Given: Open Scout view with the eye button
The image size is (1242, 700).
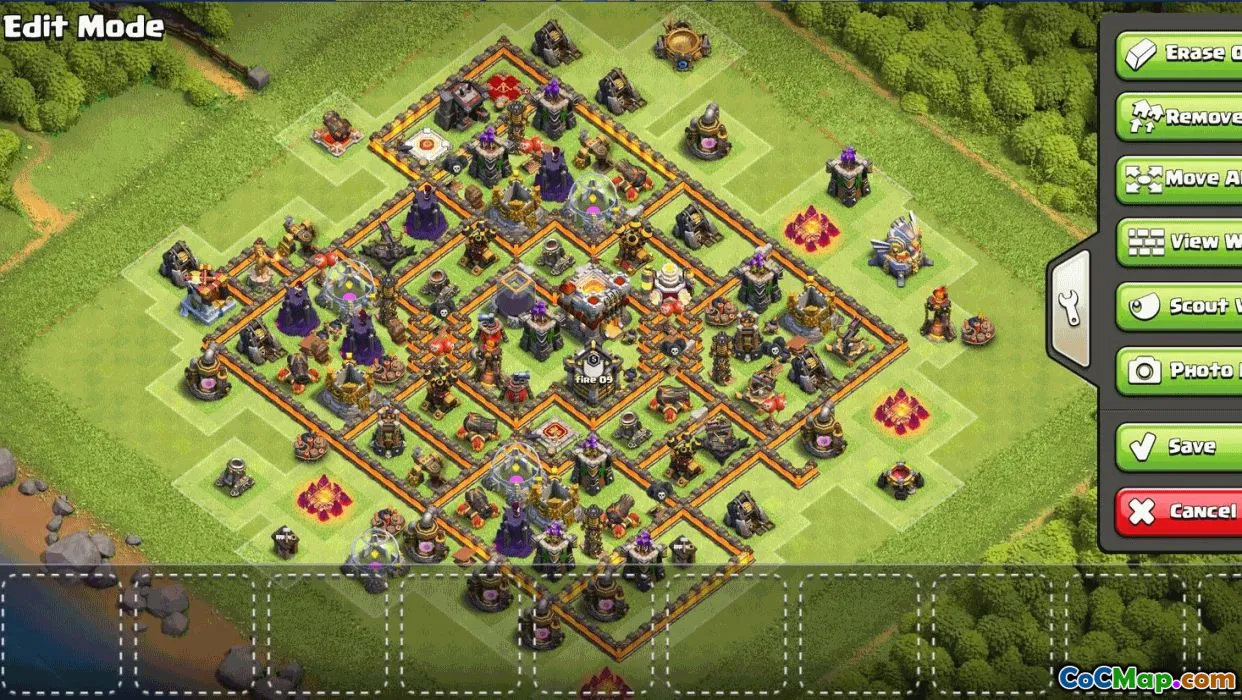Looking at the screenshot, I should pyautogui.click(x=1180, y=306).
